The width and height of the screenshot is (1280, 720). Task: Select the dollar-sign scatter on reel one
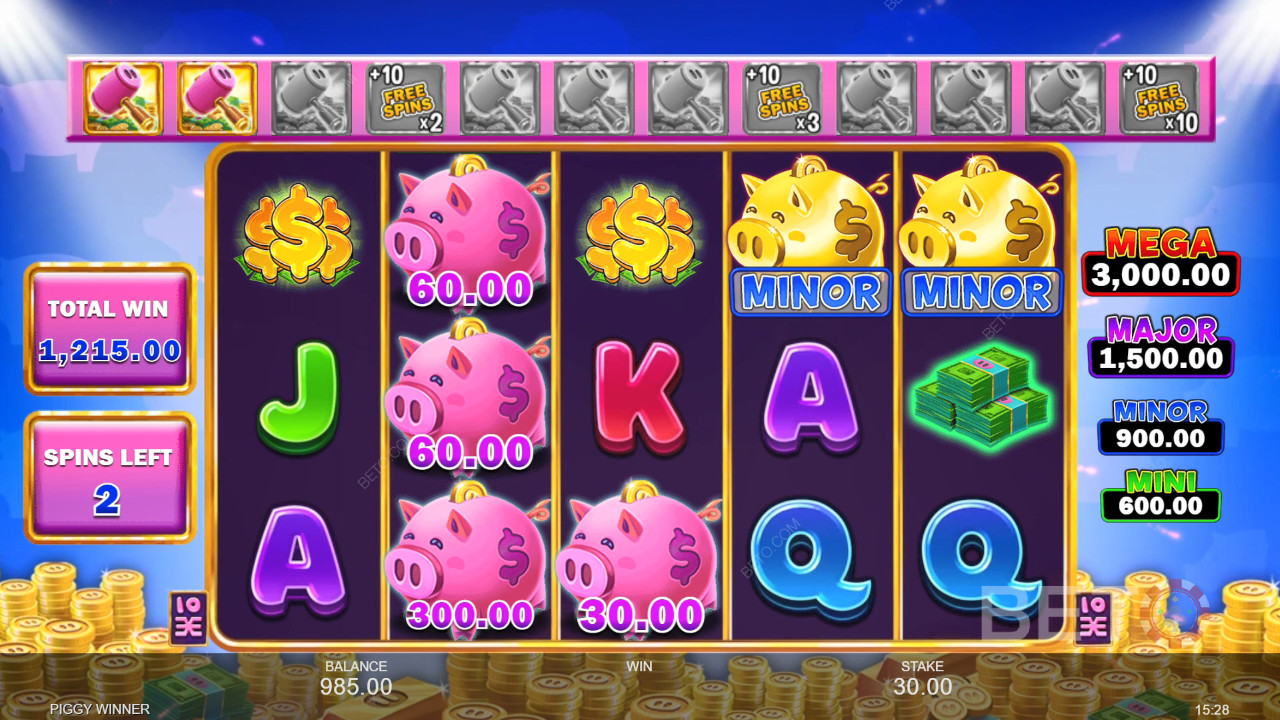[x=297, y=235]
